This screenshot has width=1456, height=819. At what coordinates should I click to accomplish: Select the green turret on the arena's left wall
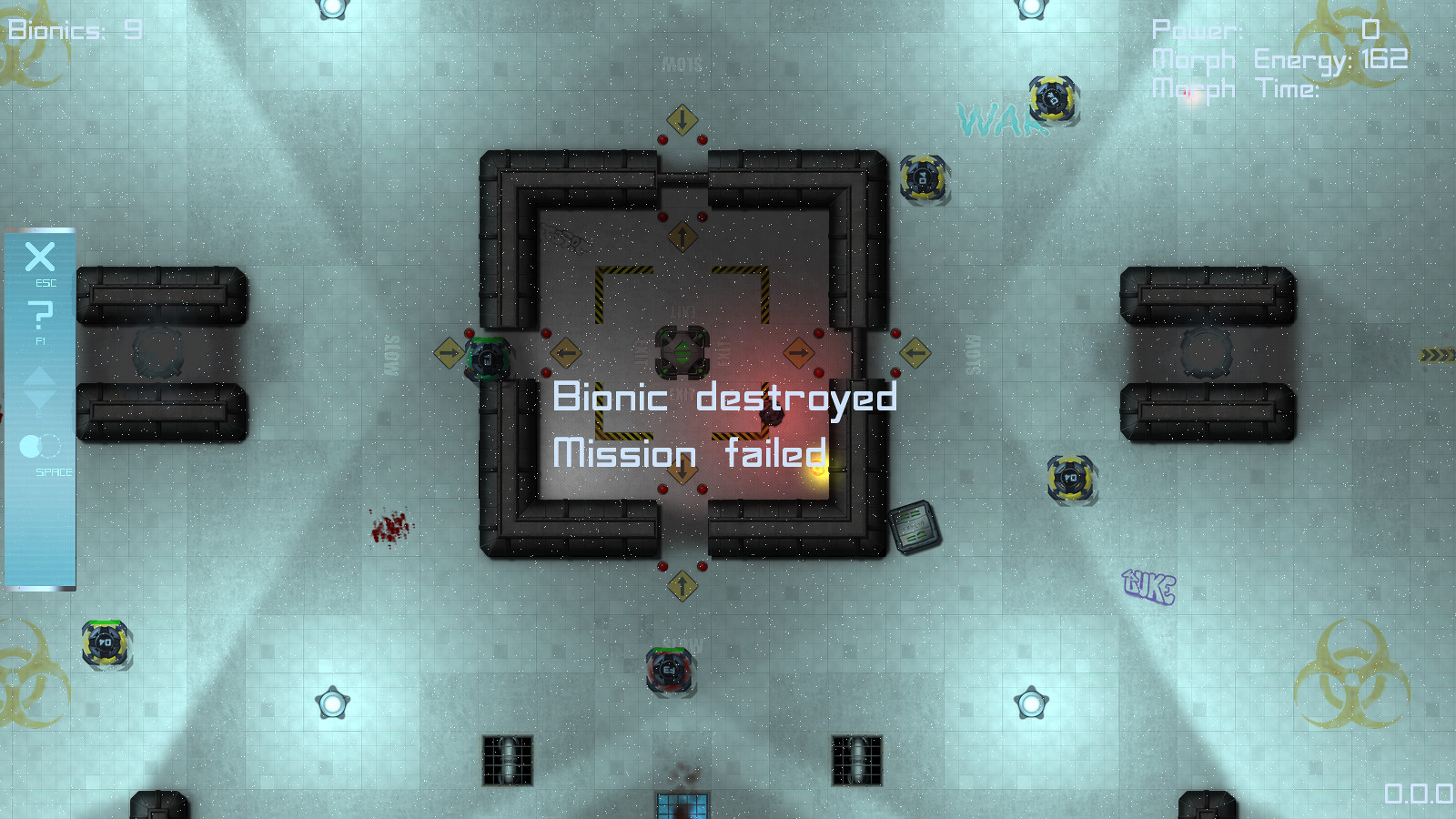pos(487,359)
